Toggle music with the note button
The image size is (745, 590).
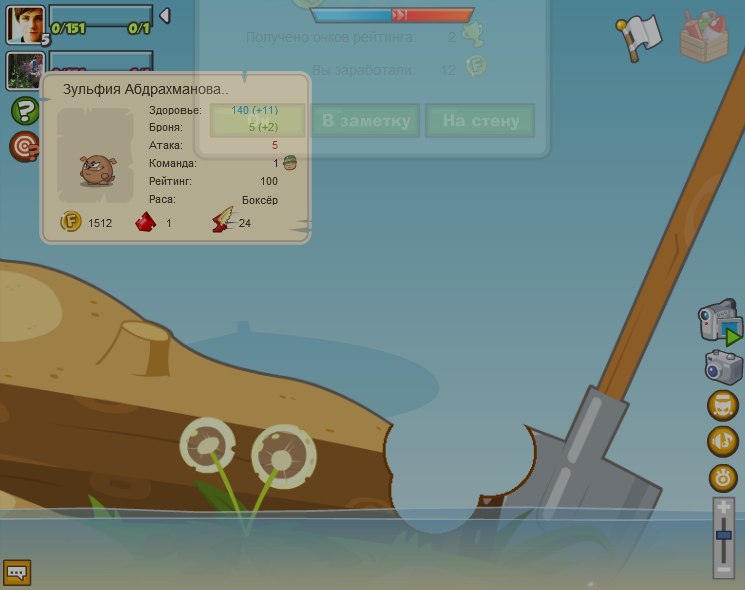[723, 441]
